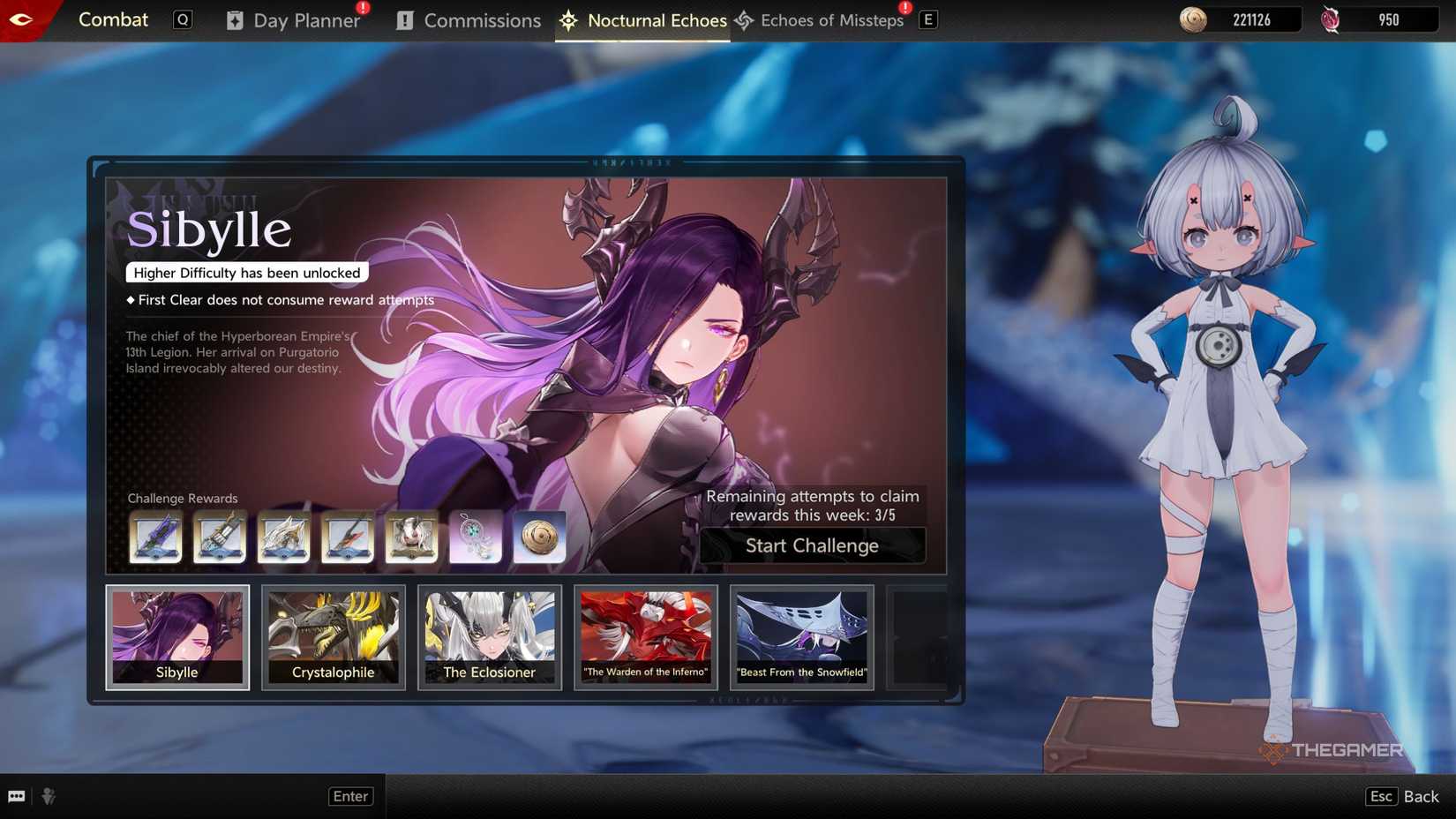Click the character emote icon bottom left
The image size is (1456, 819).
[49, 796]
